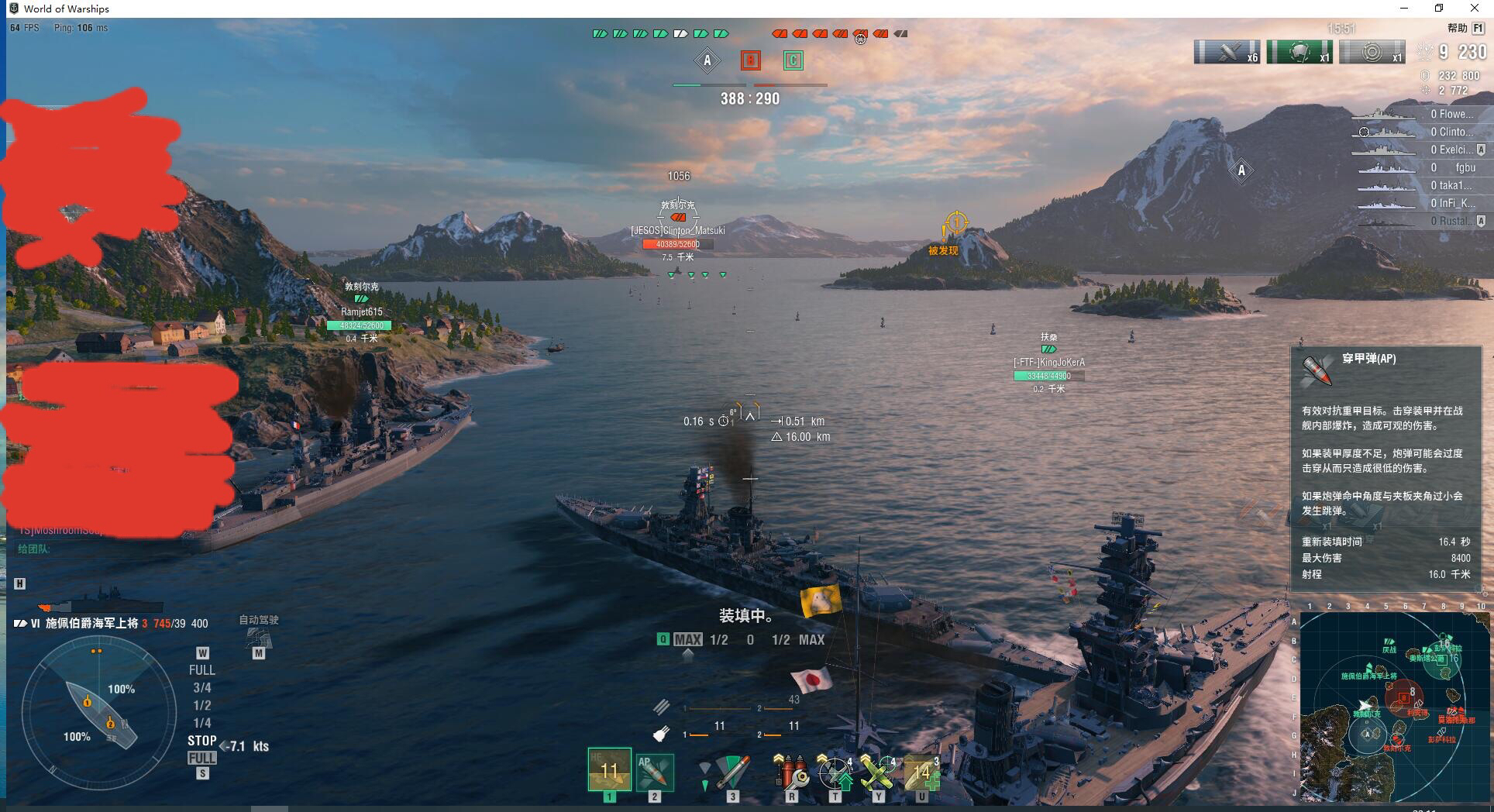Use the Repair Party consumable
The image size is (1494, 812).
point(921,772)
